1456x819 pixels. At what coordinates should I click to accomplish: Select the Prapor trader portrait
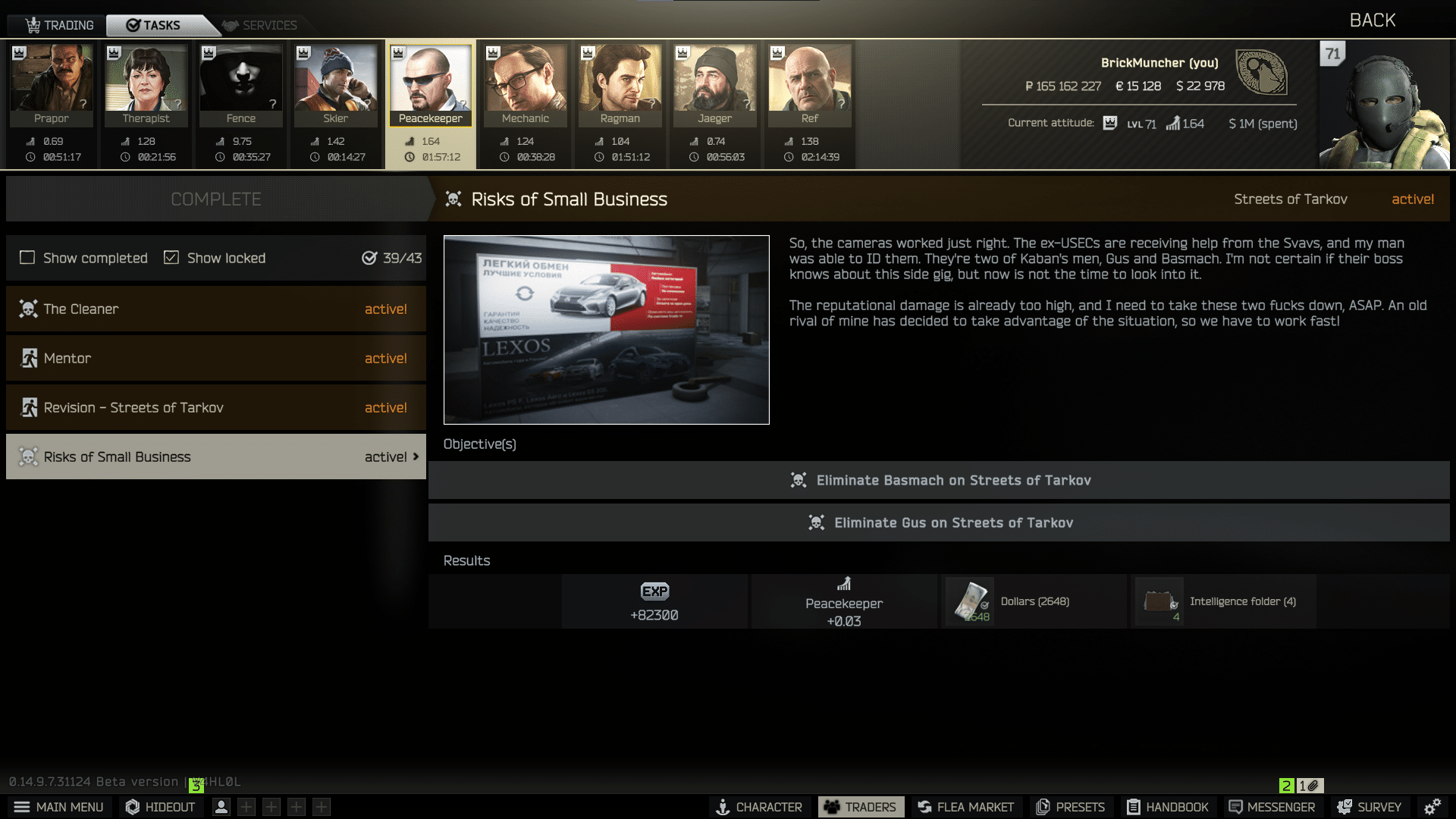point(52,83)
